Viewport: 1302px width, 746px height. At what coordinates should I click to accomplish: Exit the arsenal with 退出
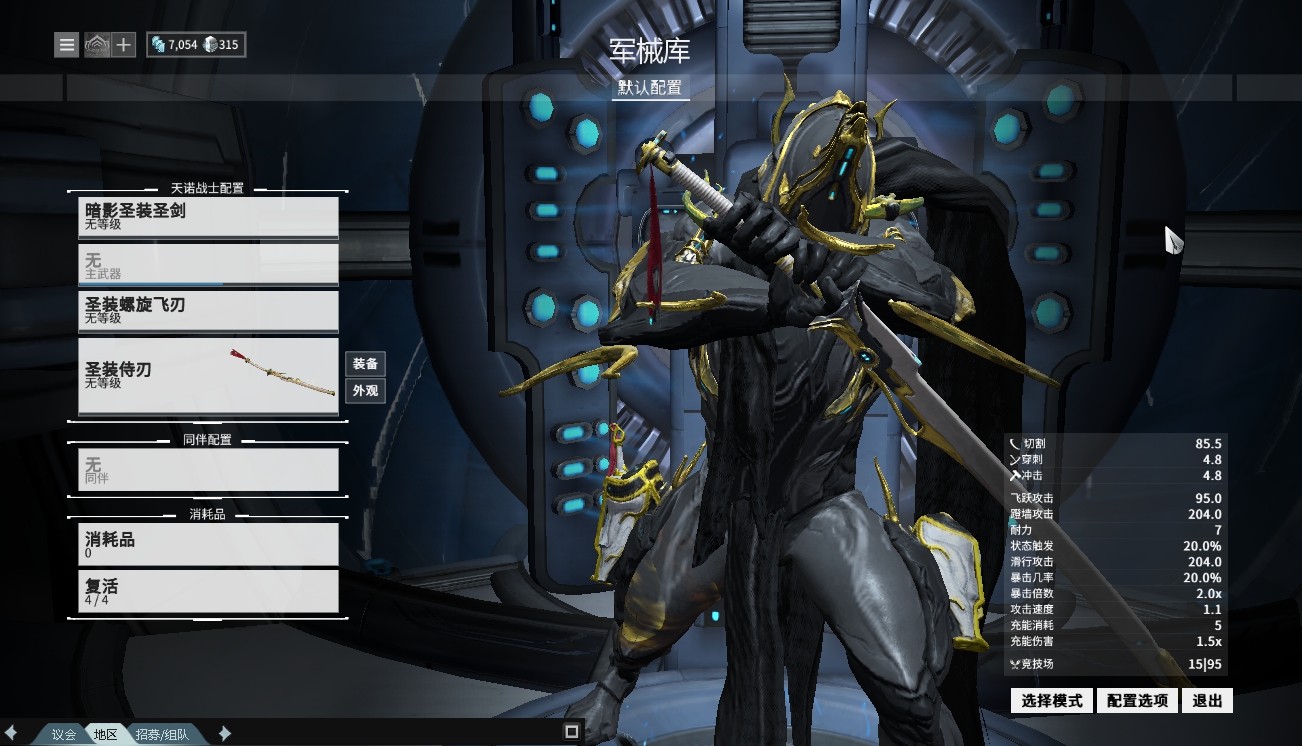tap(1207, 701)
